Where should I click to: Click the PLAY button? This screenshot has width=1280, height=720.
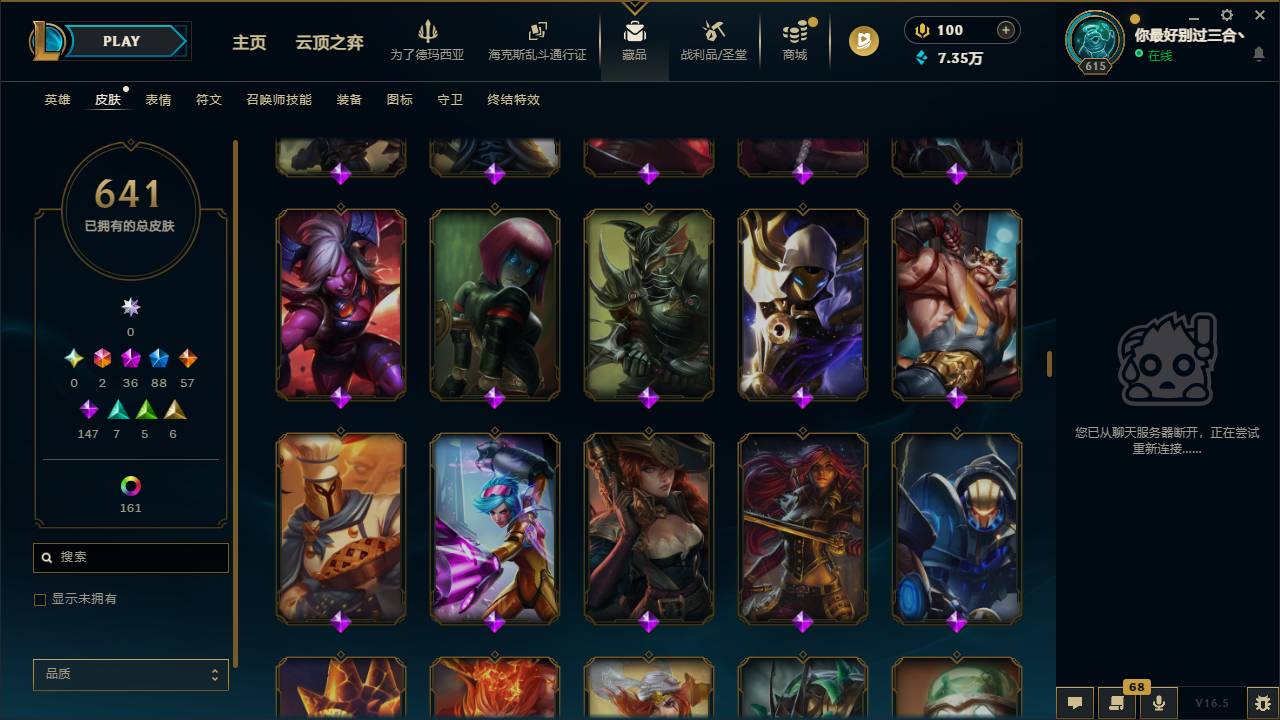point(120,41)
